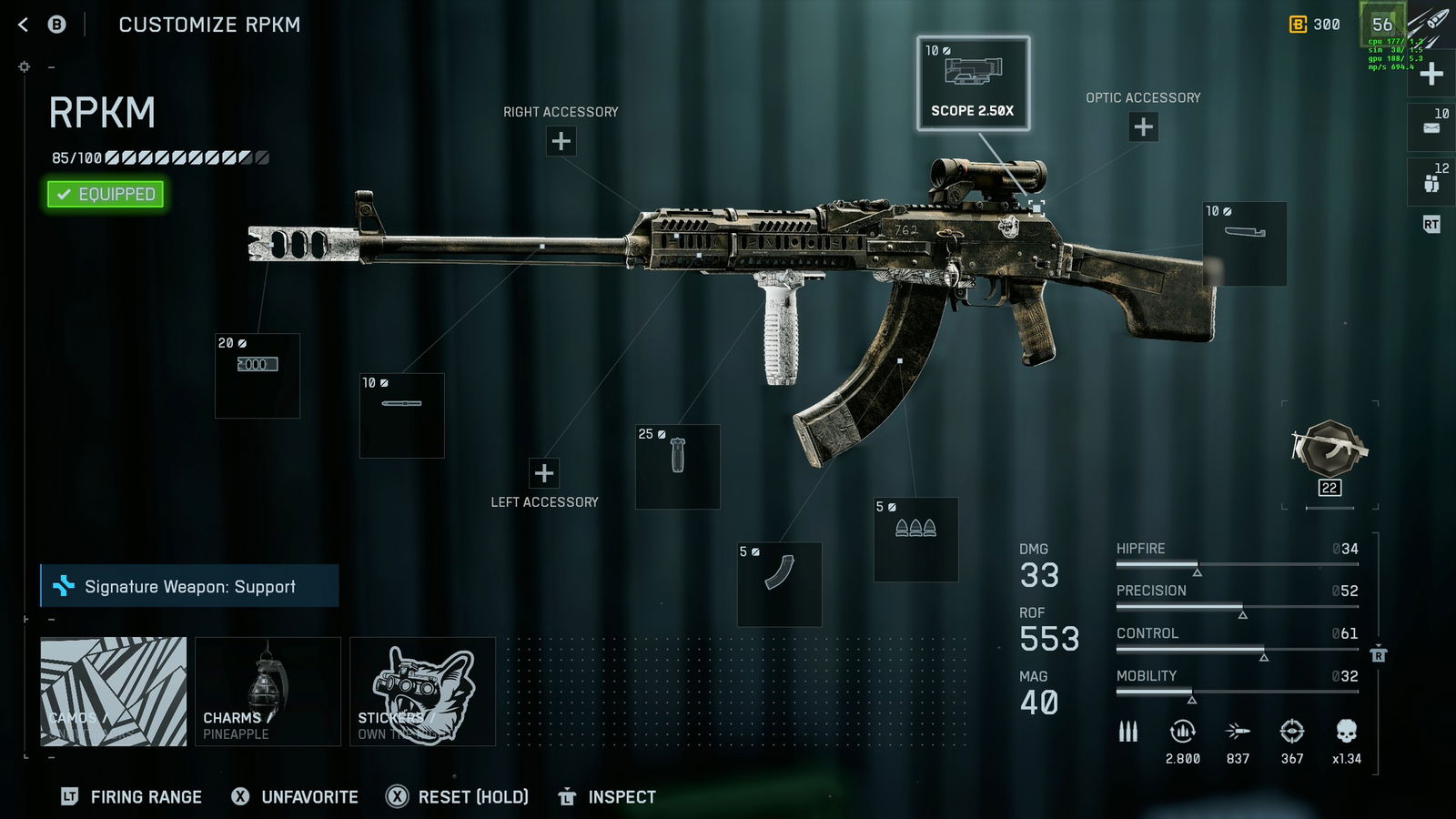Open the Charms Pineapple tile
The height and width of the screenshot is (819, 1456).
(x=268, y=692)
